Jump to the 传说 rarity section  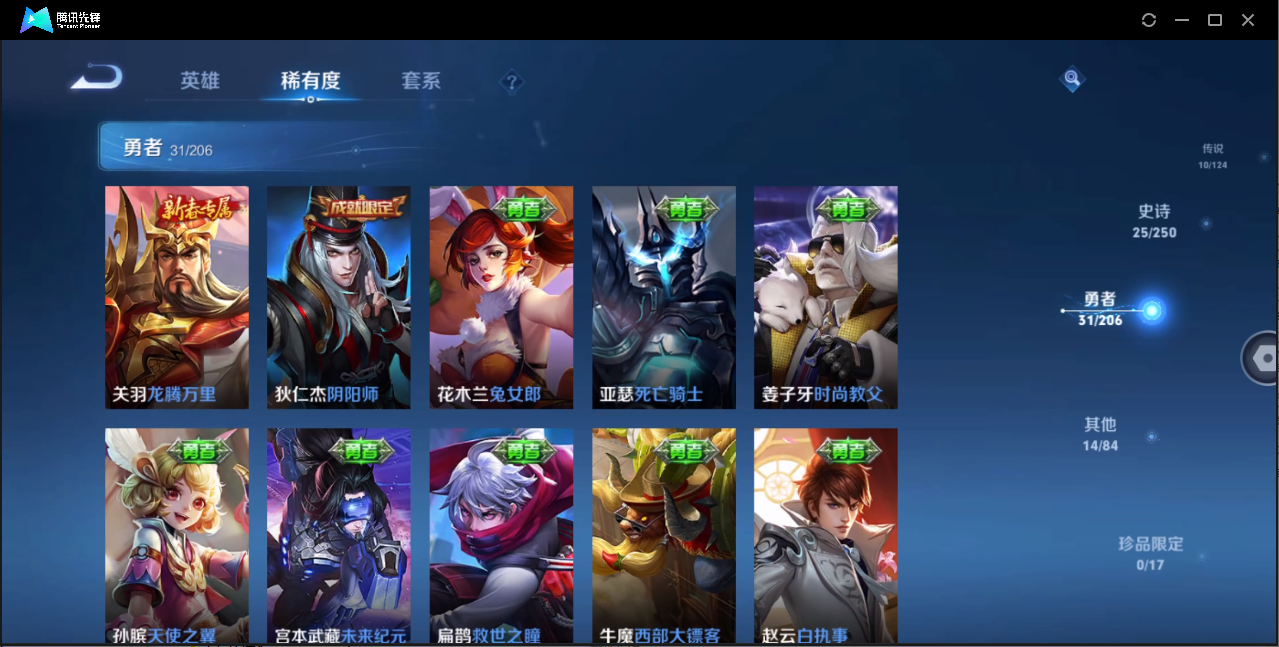[x=1212, y=155]
